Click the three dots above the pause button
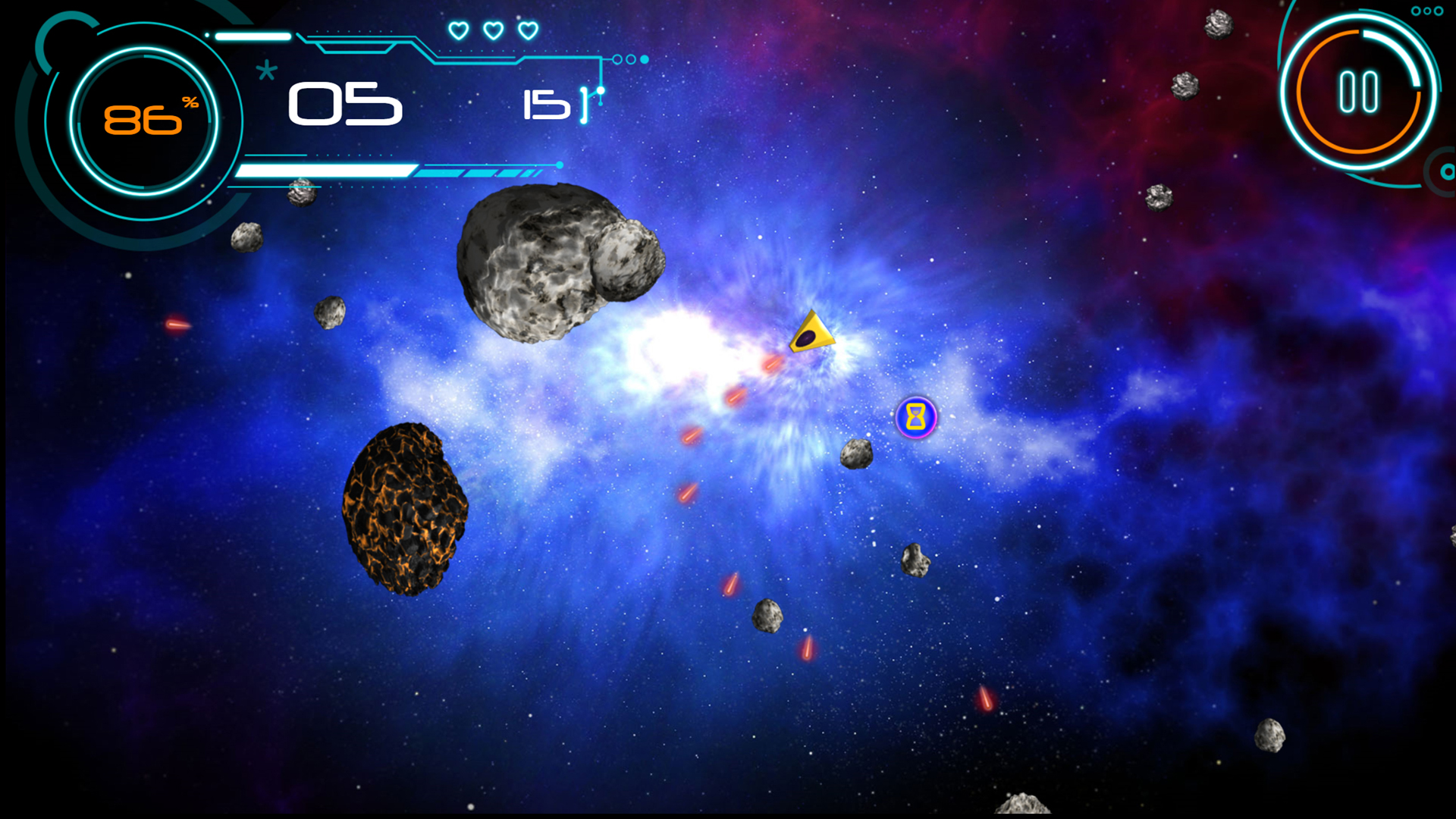The height and width of the screenshot is (819, 1456). click(x=1426, y=11)
